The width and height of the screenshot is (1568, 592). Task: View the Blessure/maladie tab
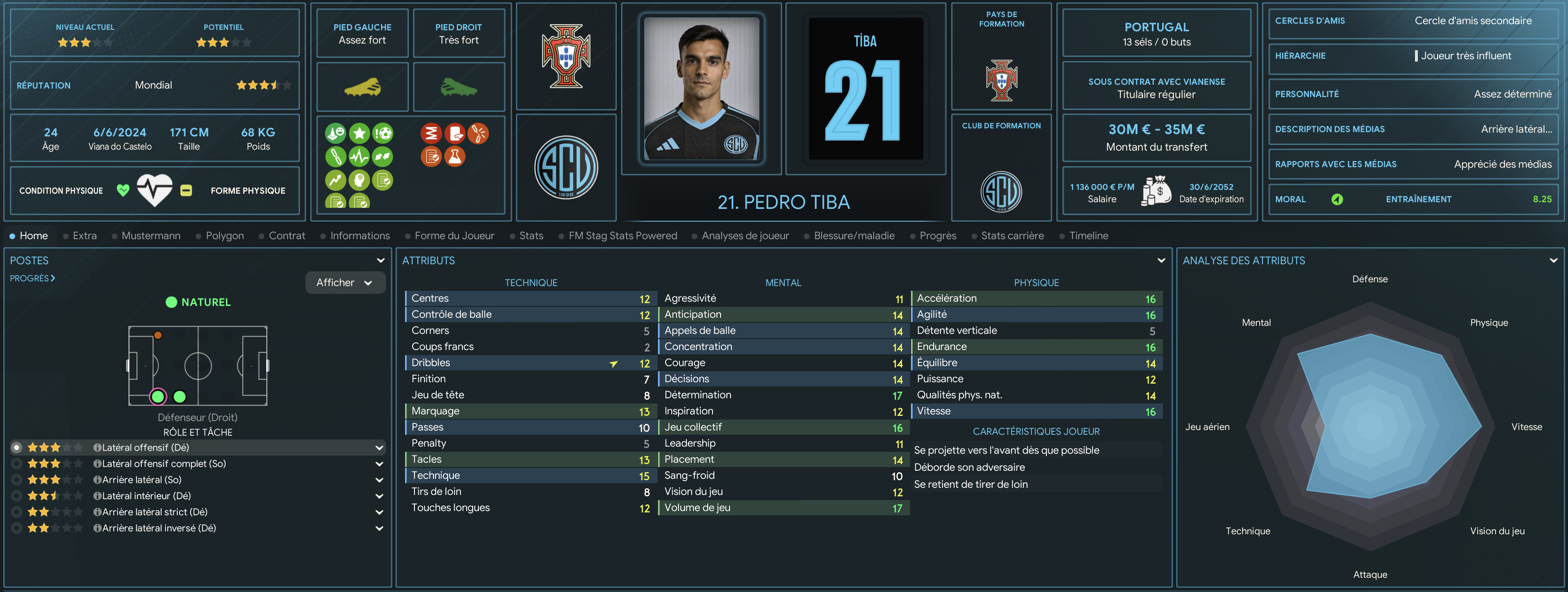pyautogui.click(x=853, y=235)
